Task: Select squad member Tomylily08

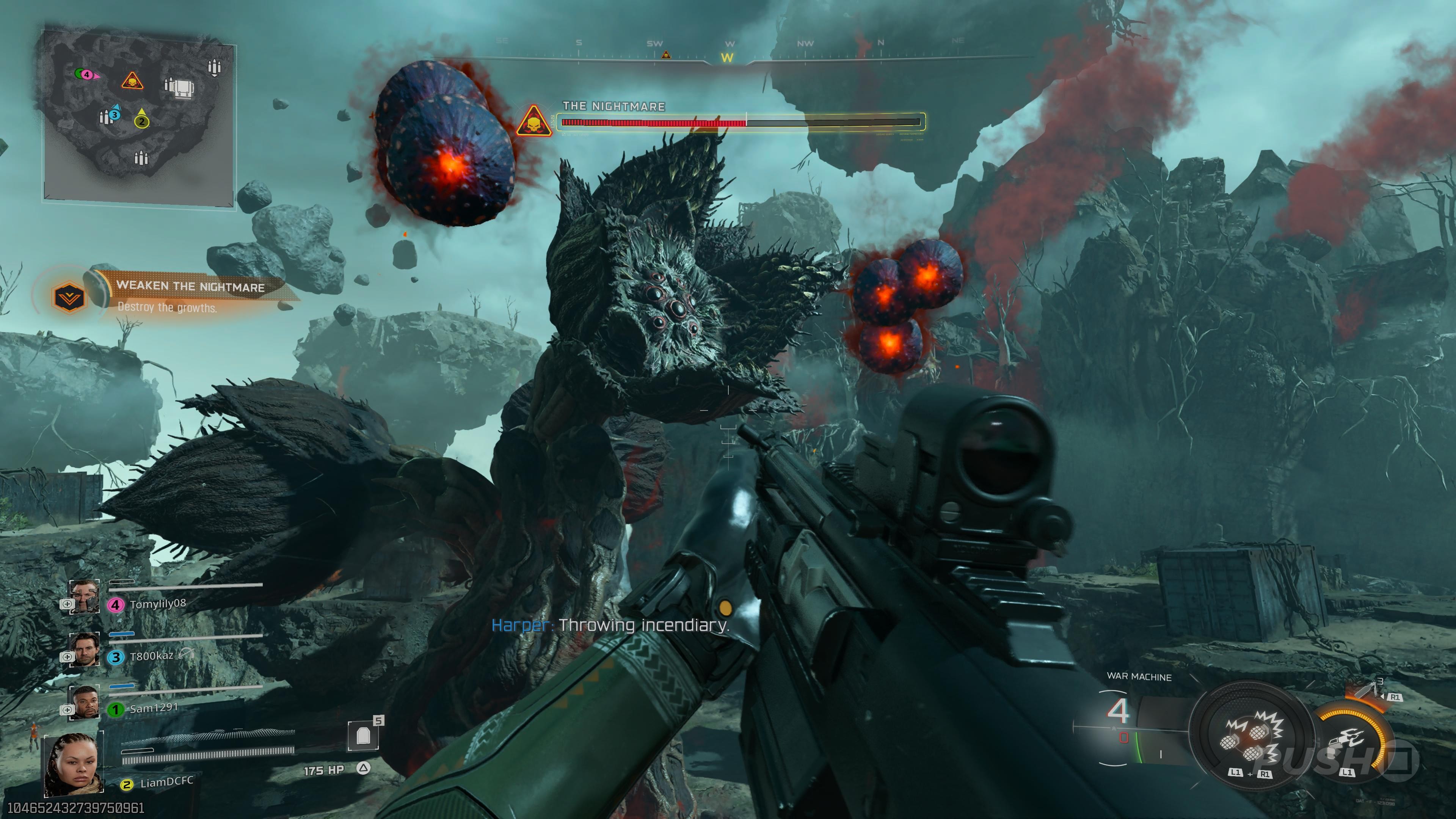Action: click(157, 604)
